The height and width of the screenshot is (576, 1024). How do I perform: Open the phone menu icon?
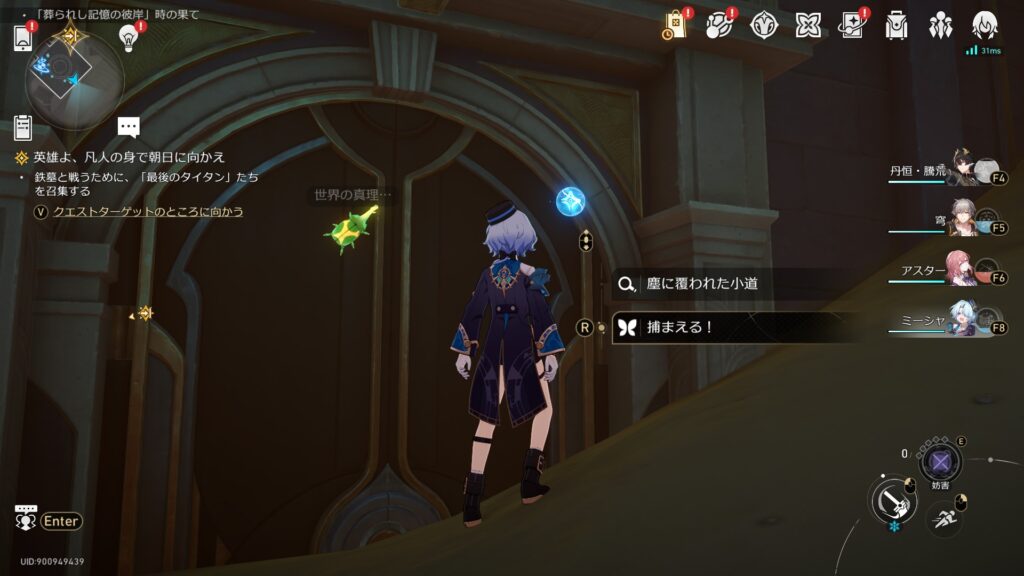pos(23,38)
